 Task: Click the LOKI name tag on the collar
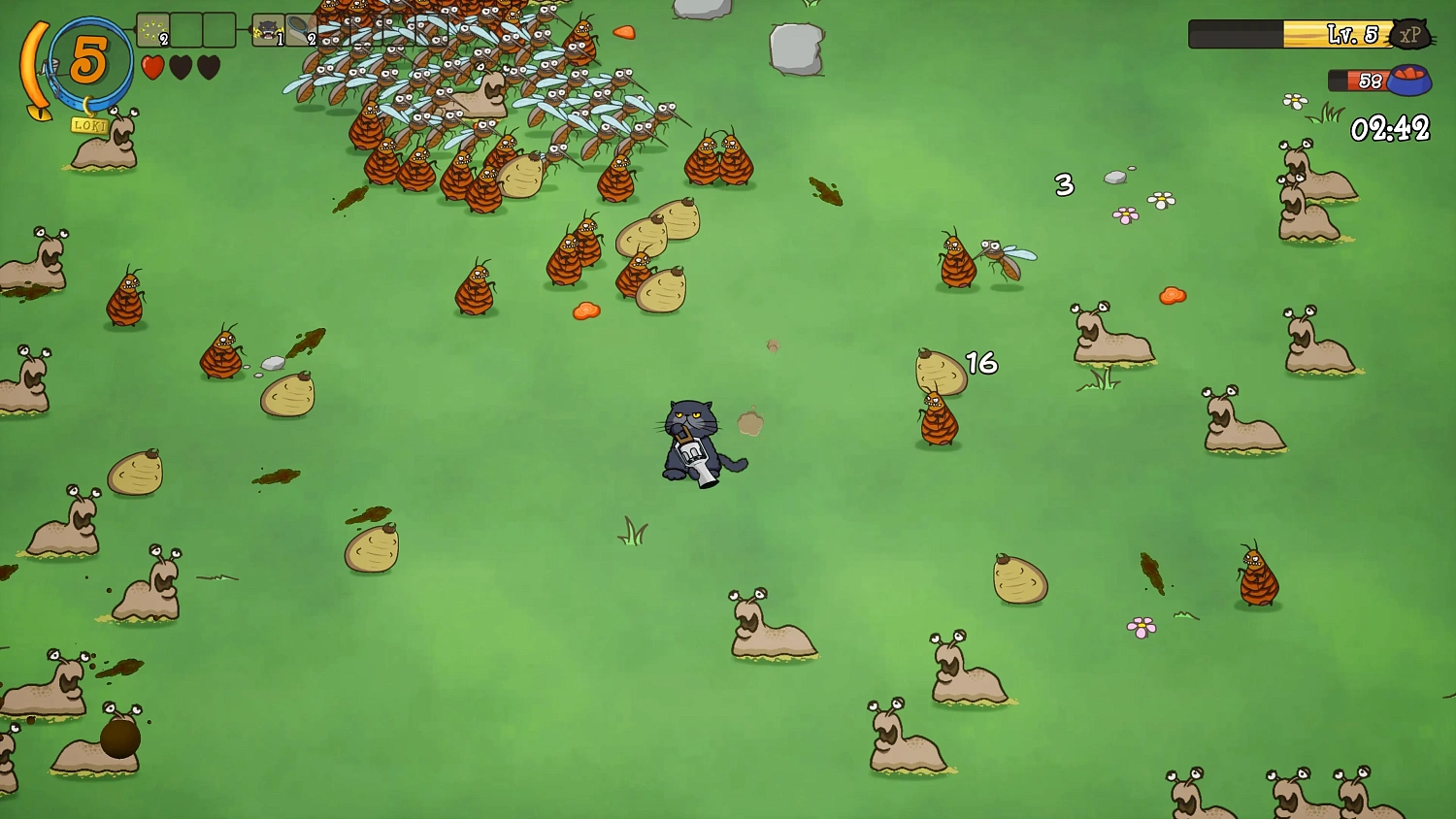tap(87, 125)
